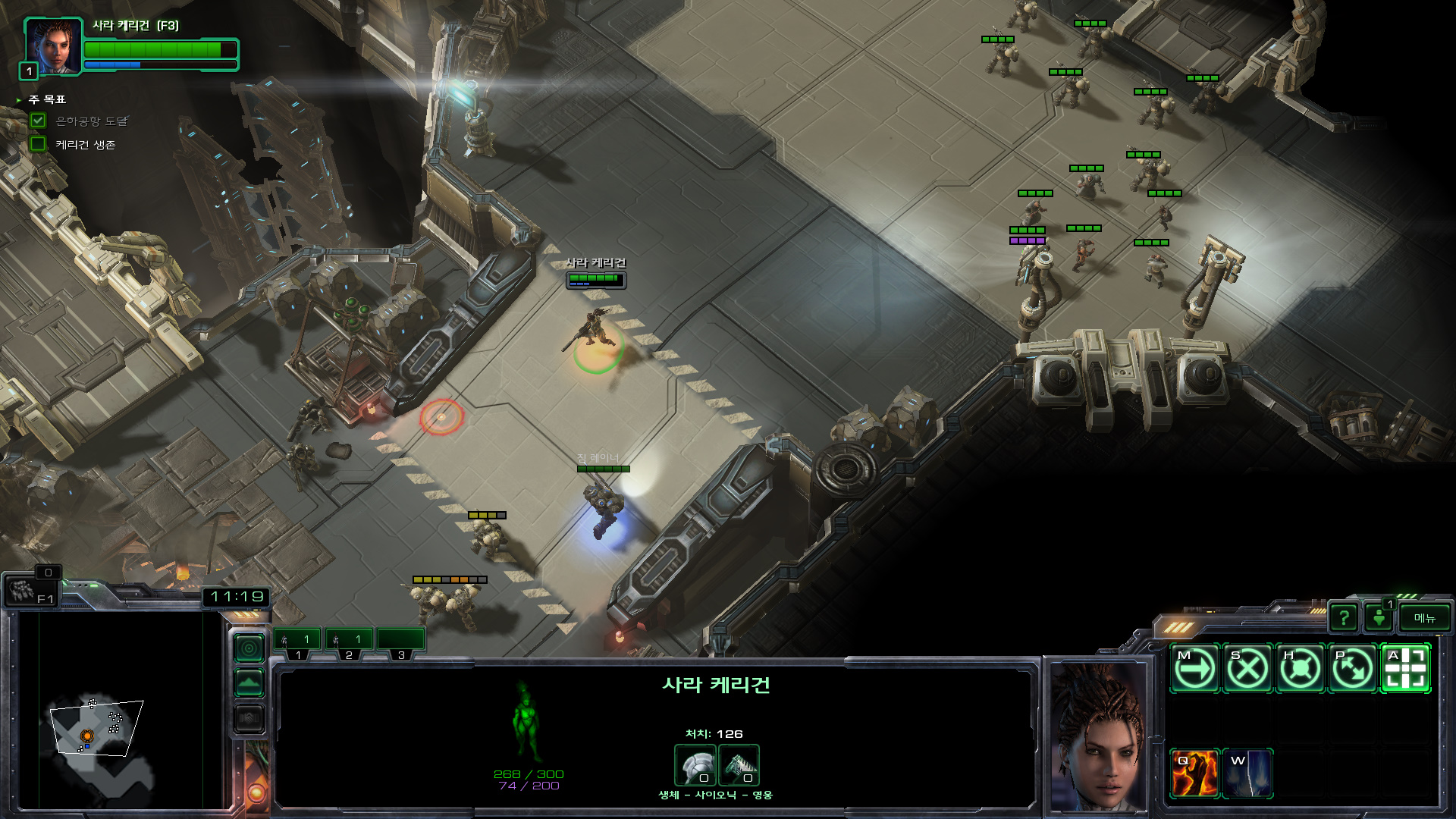Viewport: 1456px width, 819px height.
Task: Activate the Stop command
Action: pyautogui.click(x=1247, y=669)
